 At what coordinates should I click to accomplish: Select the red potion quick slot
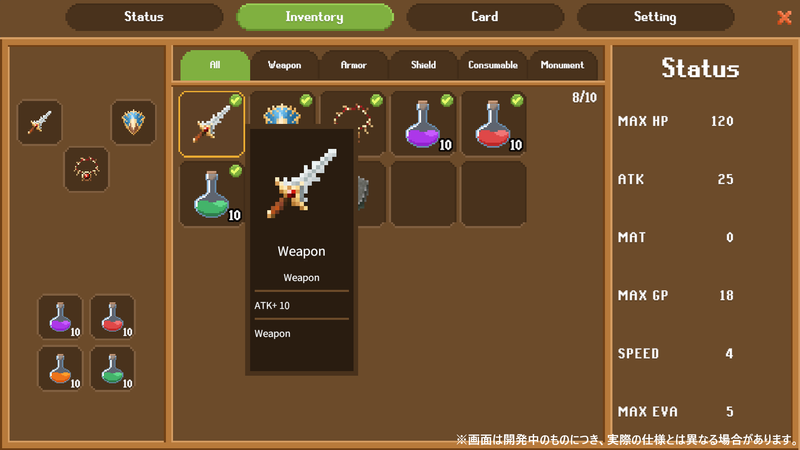click(112, 317)
